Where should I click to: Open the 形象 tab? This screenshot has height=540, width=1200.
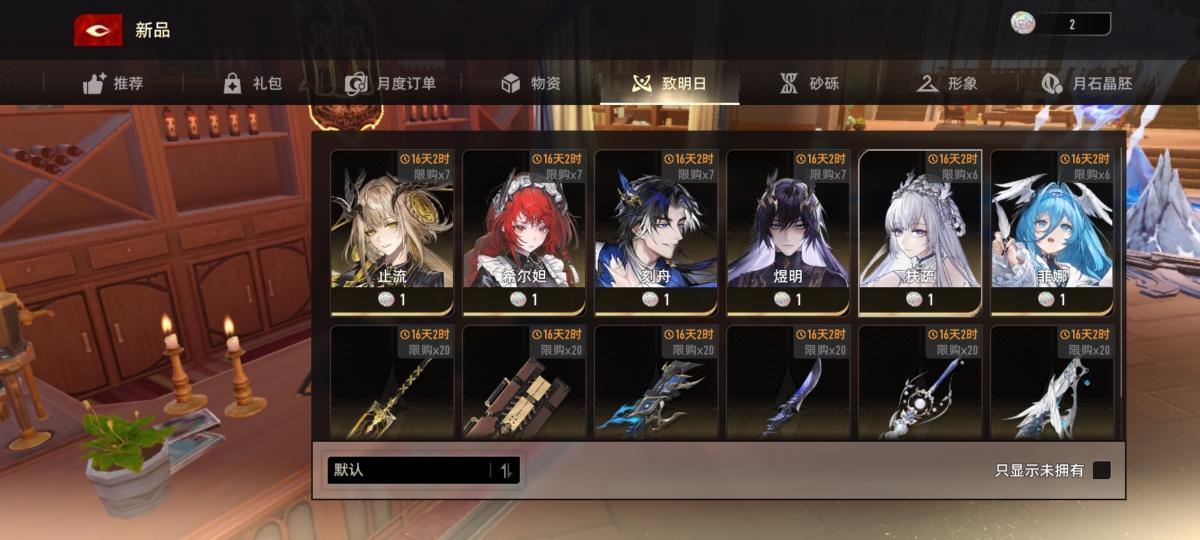(946, 84)
